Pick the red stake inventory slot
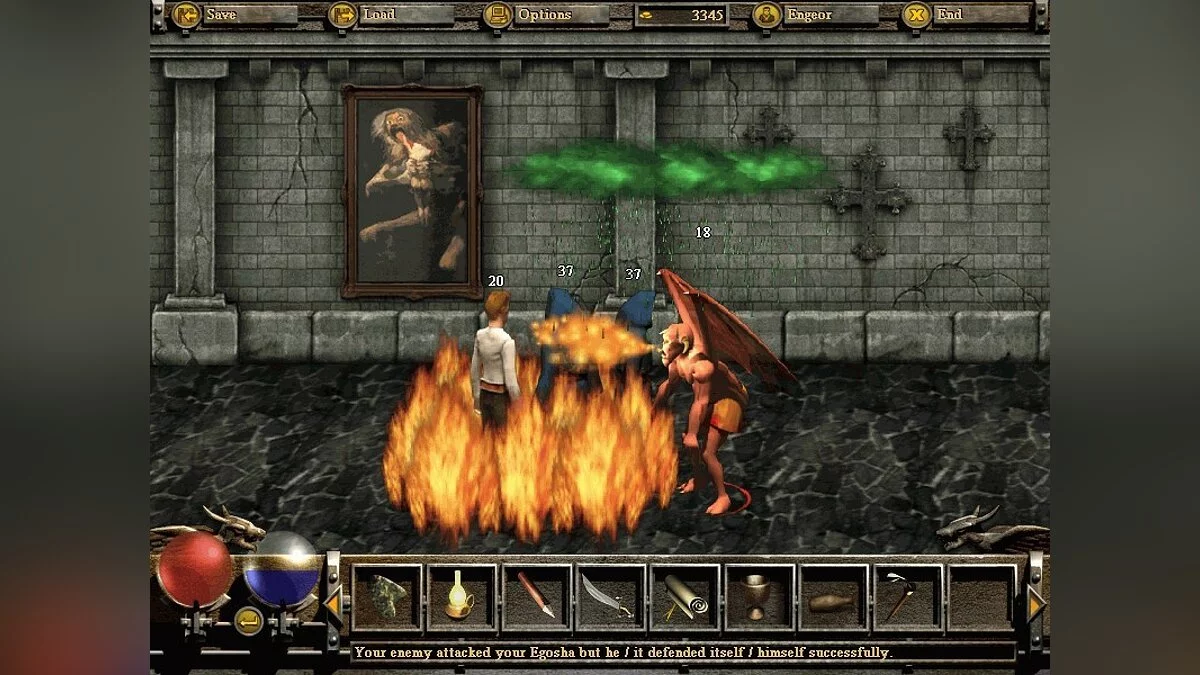1200x675 pixels. [x=537, y=598]
